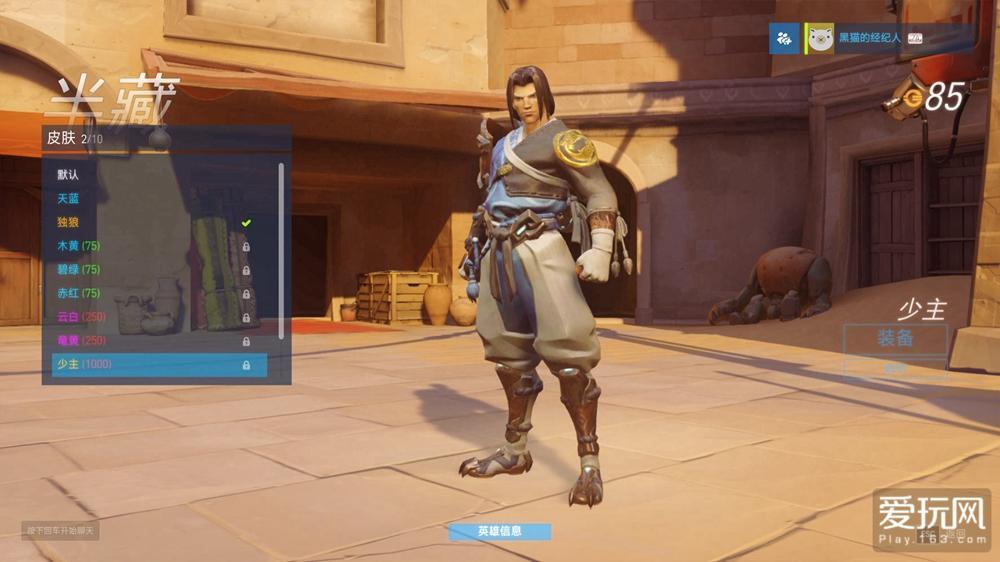Screen dimensions: 1000x562
Task: Select the 赤红 (75) skin
Action: (80, 293)
